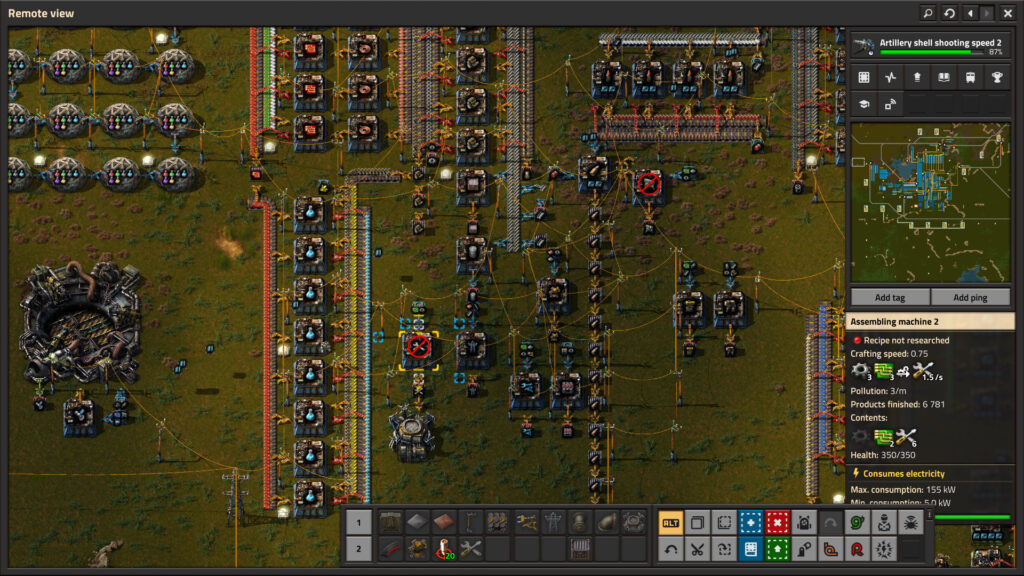The width and height of the screenshot is (1024, 576).
Task: Select the power pole quickbar slot
Action: tap(552, 522)
